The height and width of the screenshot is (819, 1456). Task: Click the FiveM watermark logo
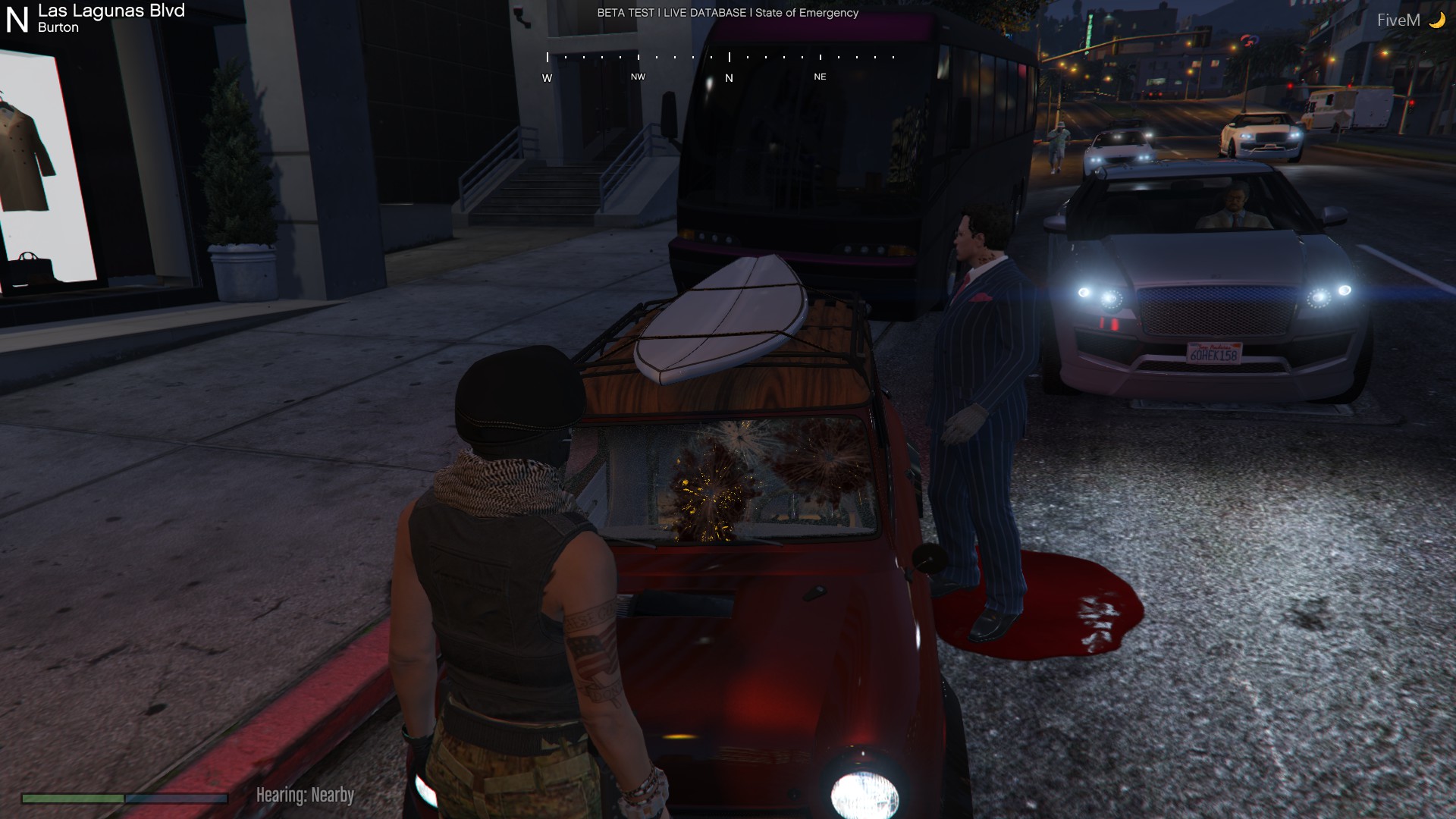click(x=1410, y=20)
